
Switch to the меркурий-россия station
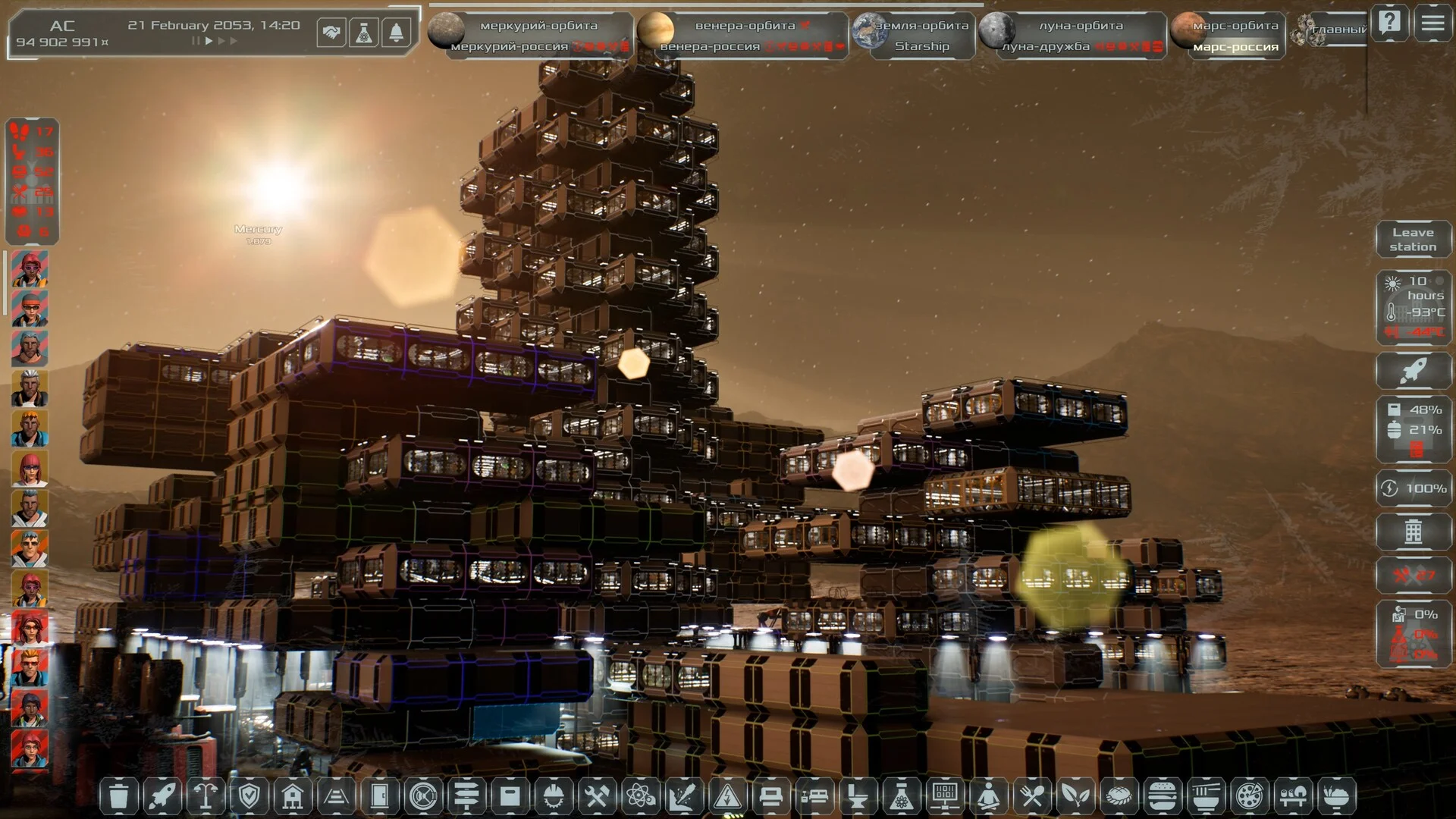(x=509, y=46)
